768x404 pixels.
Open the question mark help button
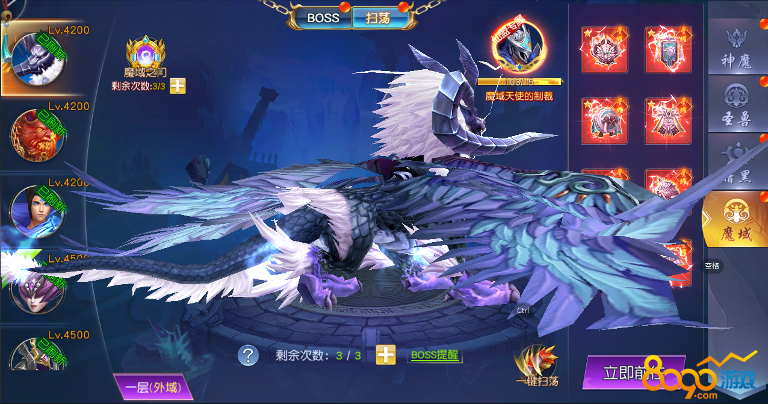248,355
